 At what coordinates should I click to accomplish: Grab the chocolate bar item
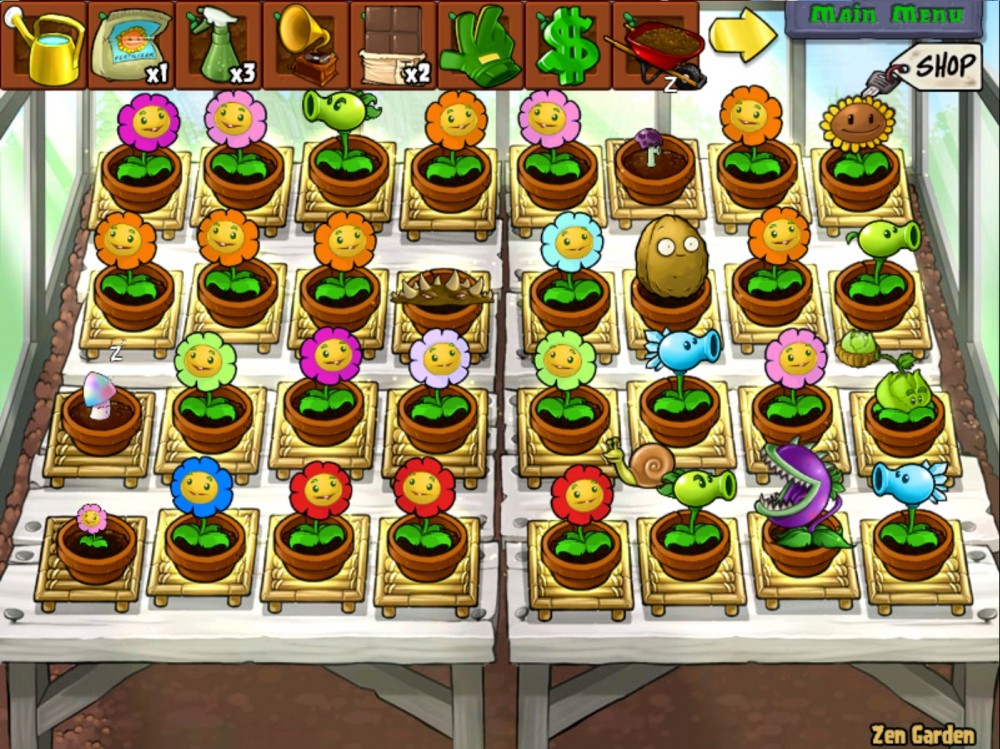[x=392, y=45]
